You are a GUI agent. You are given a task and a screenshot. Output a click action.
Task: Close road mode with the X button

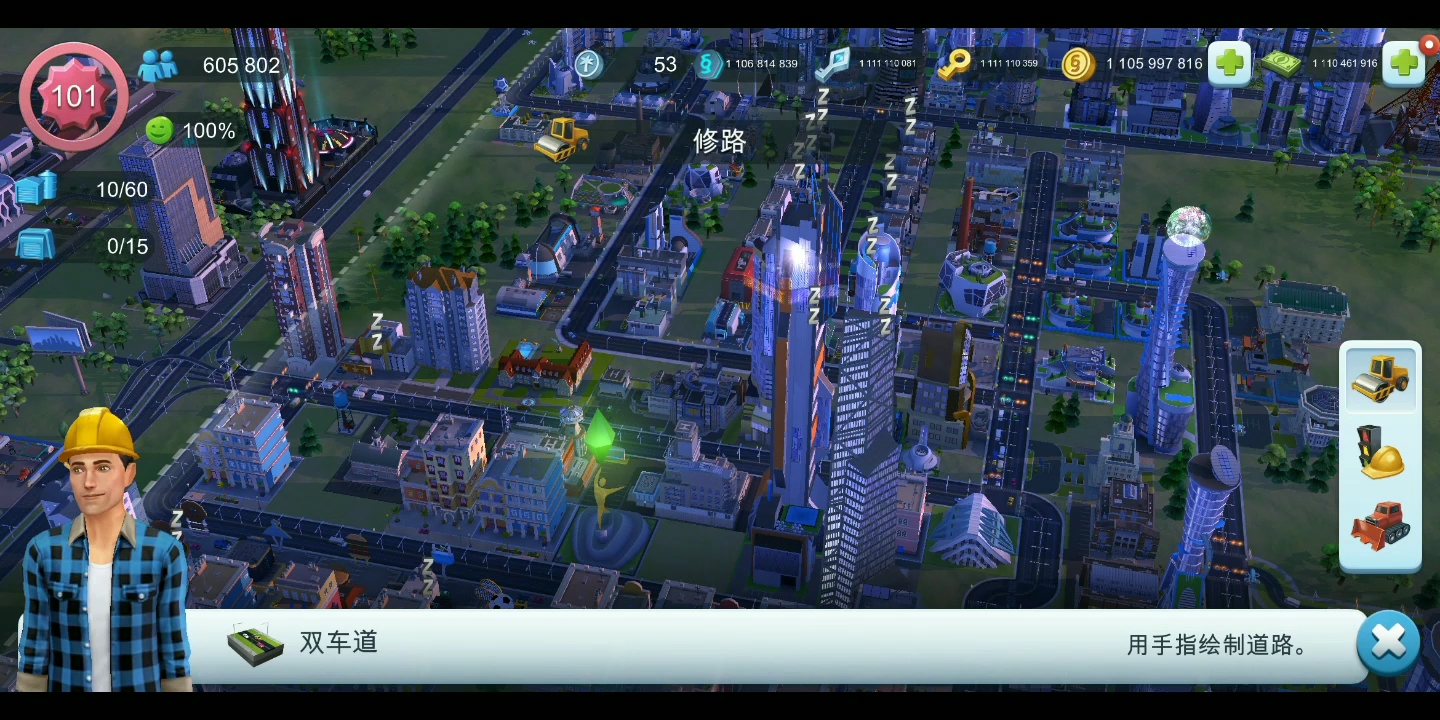pos(1388,642)
